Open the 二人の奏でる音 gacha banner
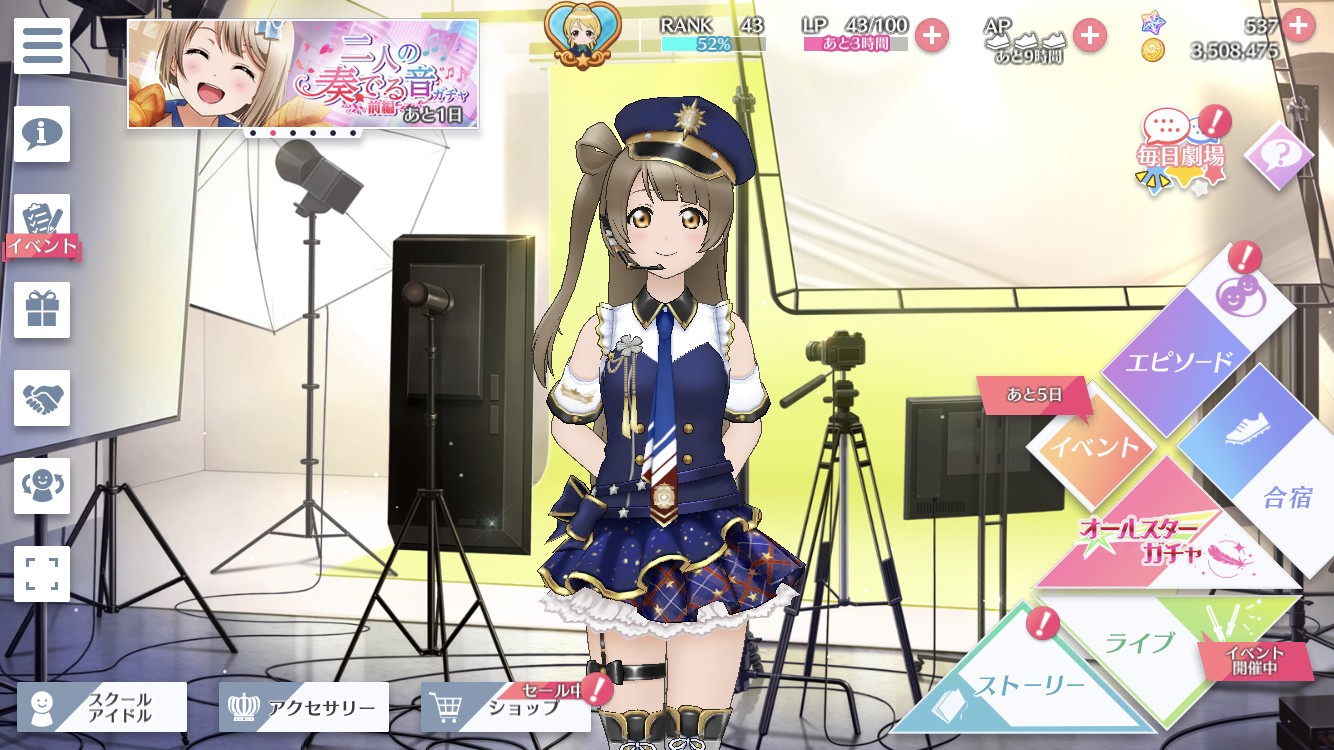Screen dimensions: 1334x750 [x=303, y=74]
